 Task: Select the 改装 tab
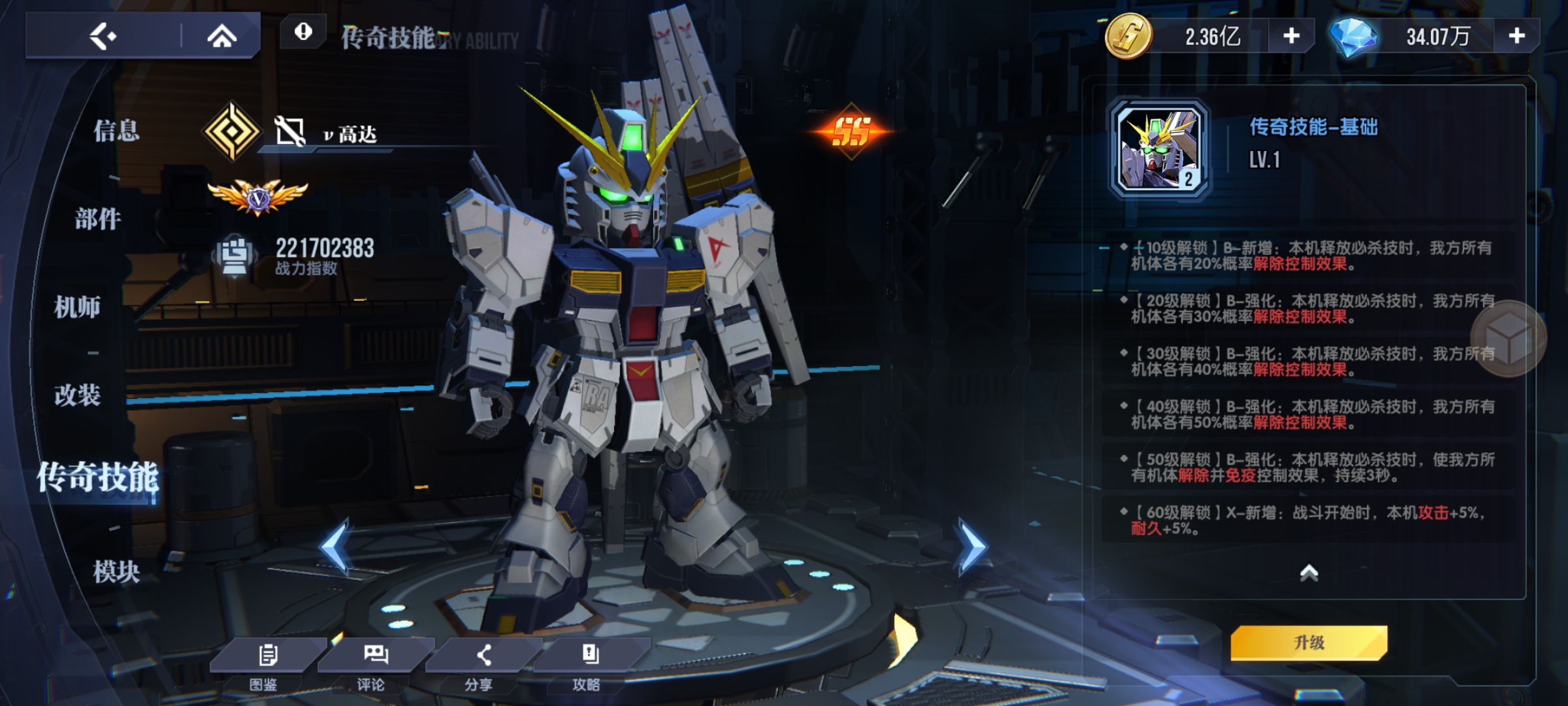coord(77,395)
